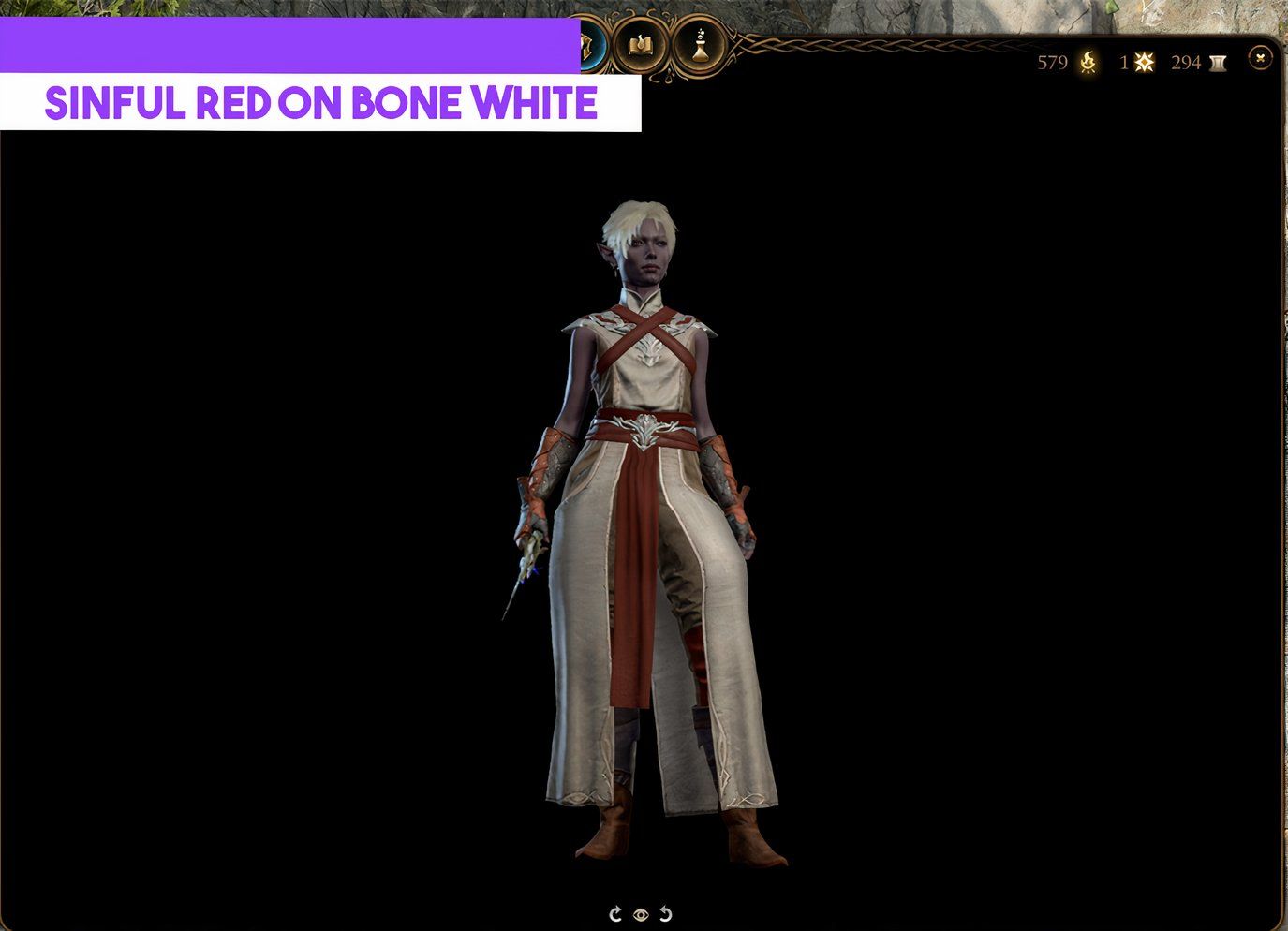Toggle equipment visibility with the eye icon
Image resolution: width=1288 pixels, height=931 pixels.
click(641, 913)
